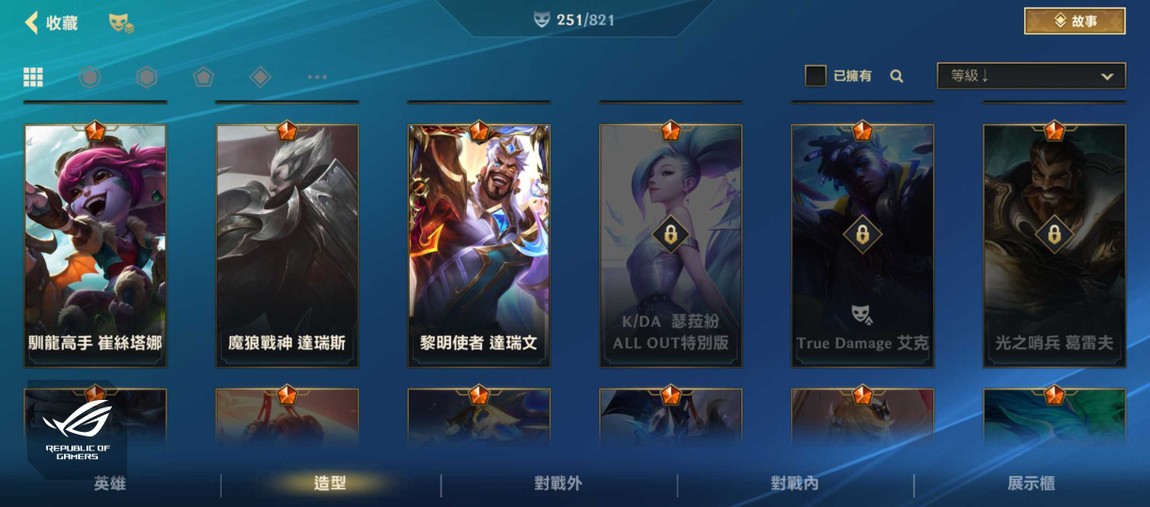Switch to the 英雄 tab
1150x507 pixels.
(x=110, y=484)
